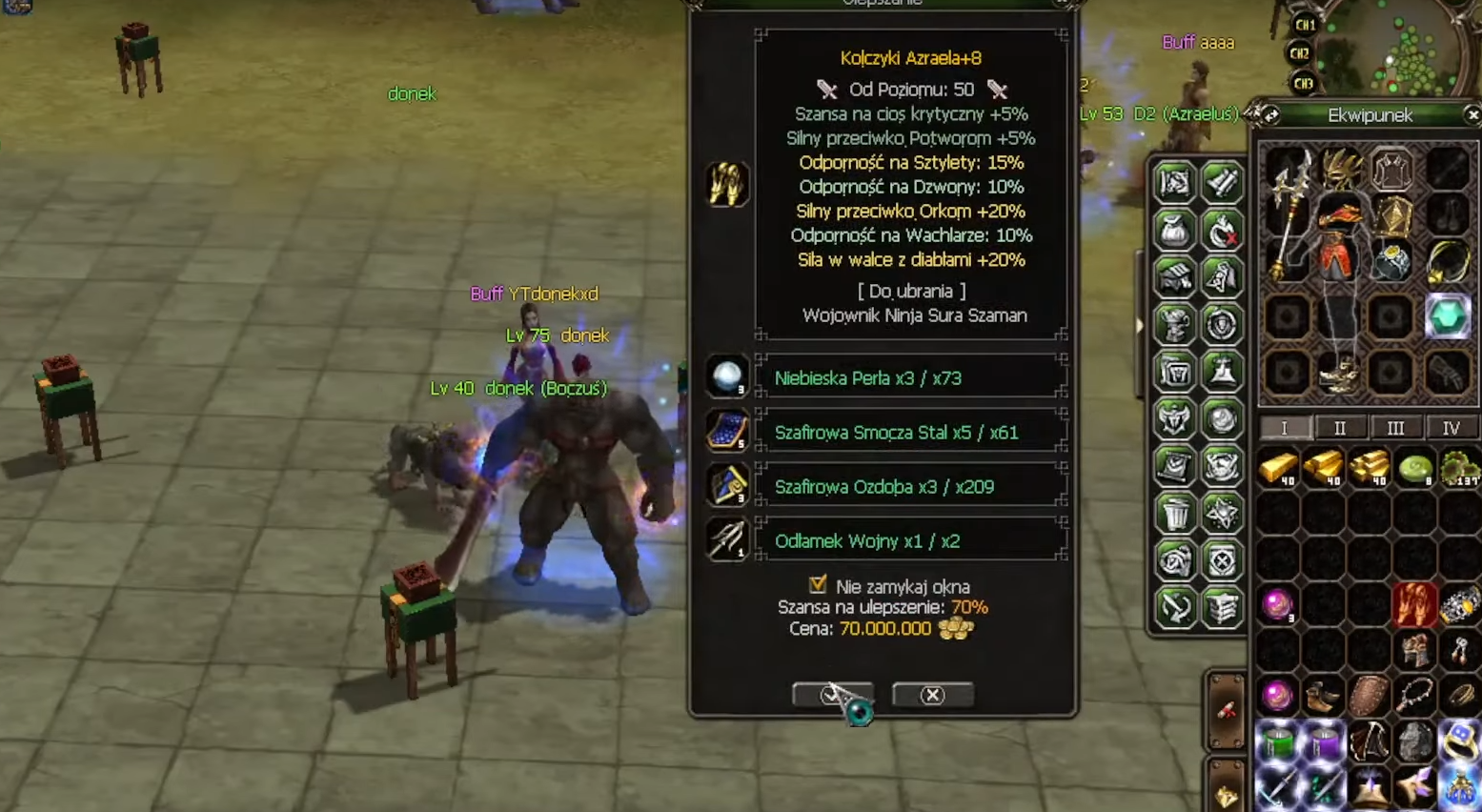Choose the Szafirowa Ozdoba material icon
Viewport: 1482px width, 812px height.
coord(727,486)
